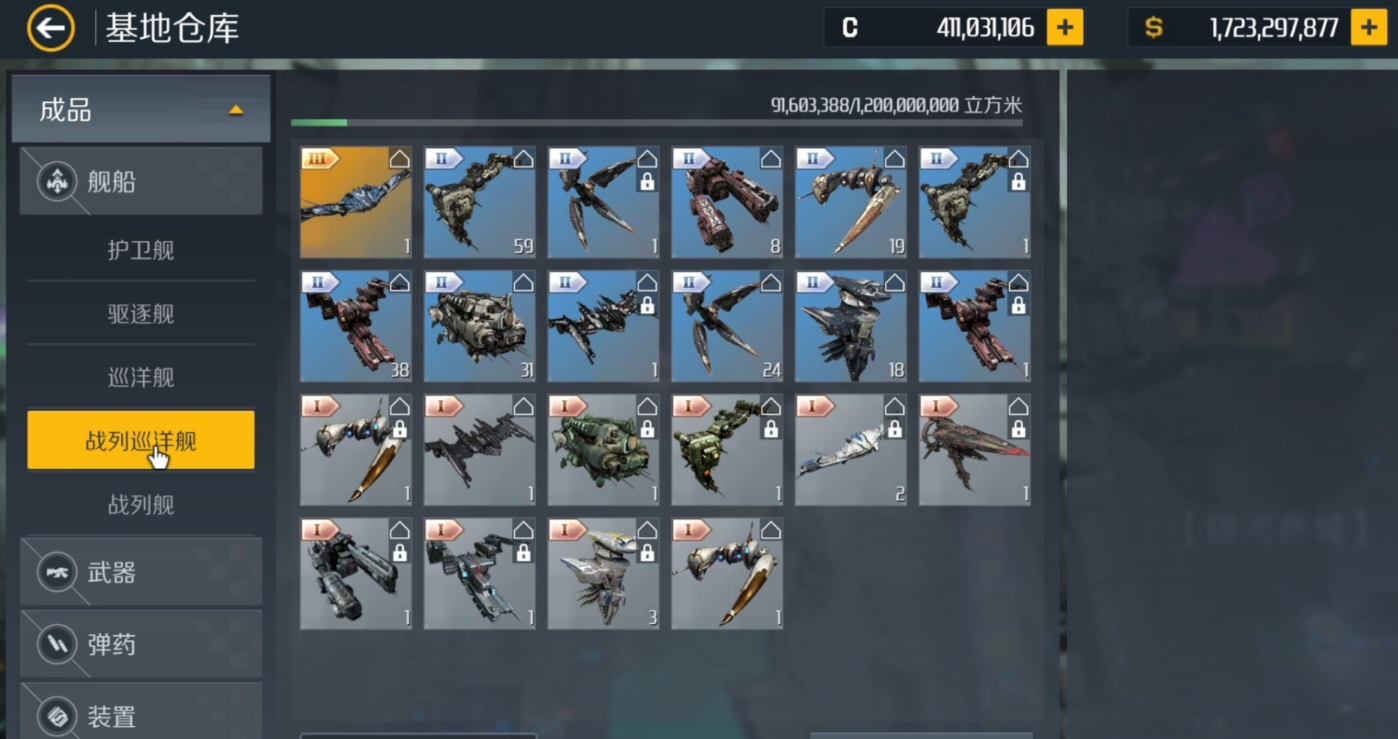Choose the ship stack with quantity 31
The image size is (1398, 739).
480,326
